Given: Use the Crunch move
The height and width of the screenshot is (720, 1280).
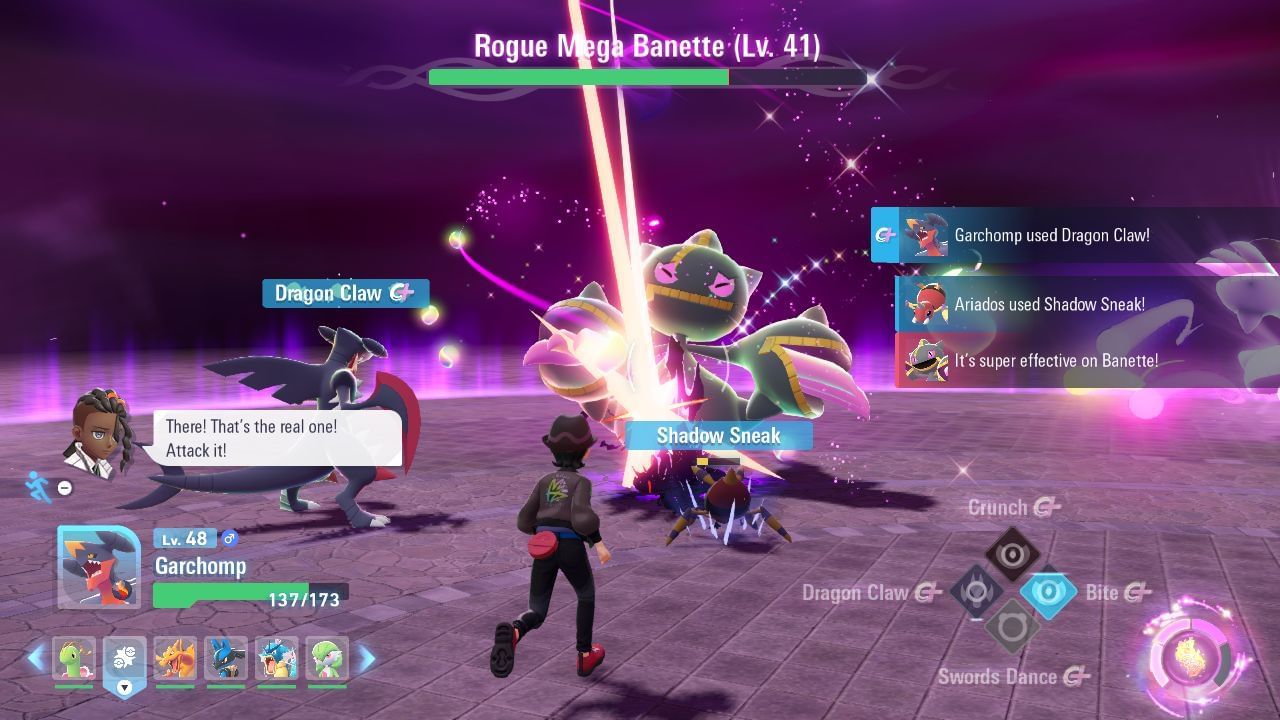Looking at the screenshot, I should (1012, 553).
